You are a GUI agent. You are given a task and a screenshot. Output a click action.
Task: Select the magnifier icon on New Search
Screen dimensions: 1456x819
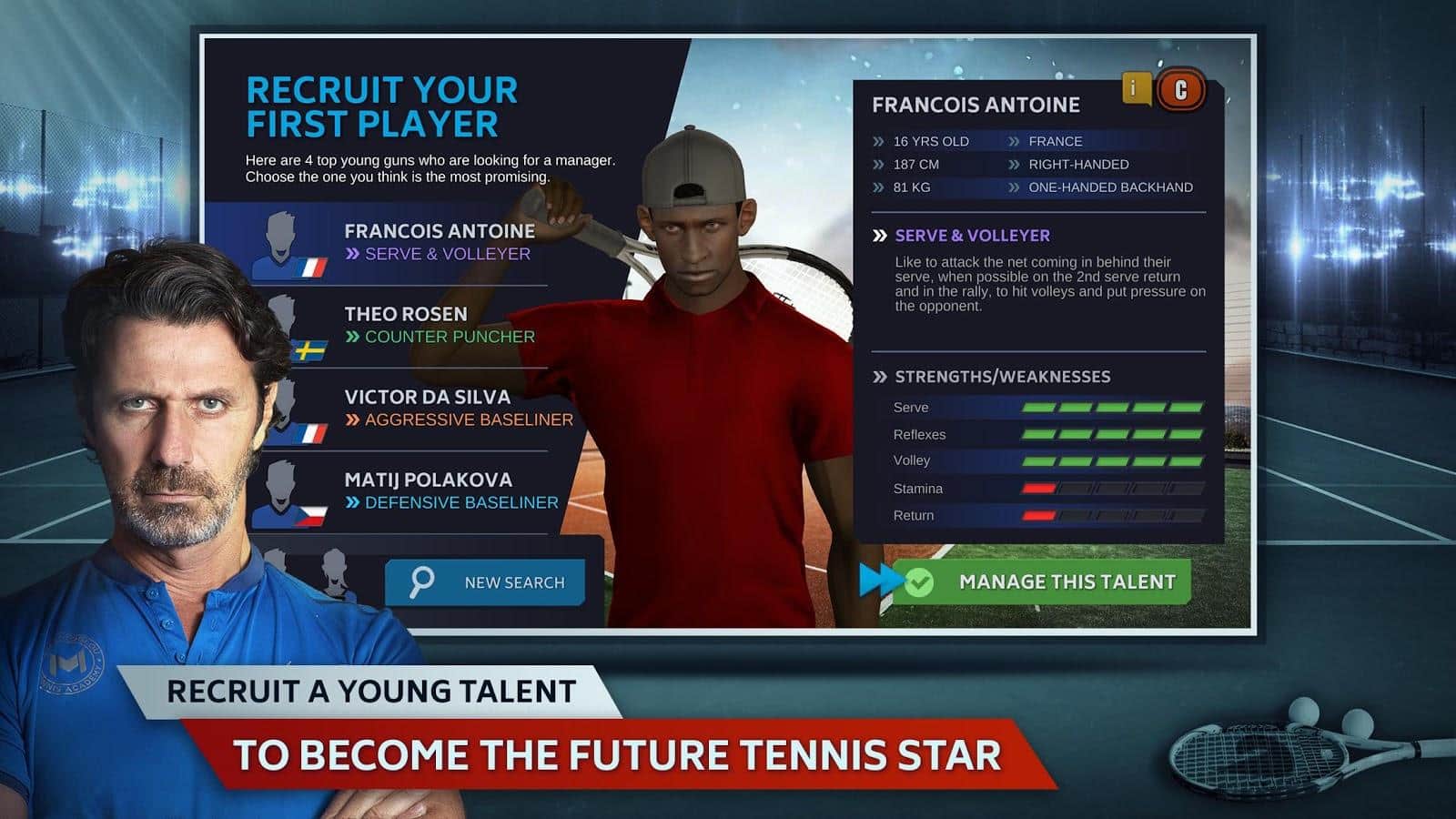tap(420, 581)
